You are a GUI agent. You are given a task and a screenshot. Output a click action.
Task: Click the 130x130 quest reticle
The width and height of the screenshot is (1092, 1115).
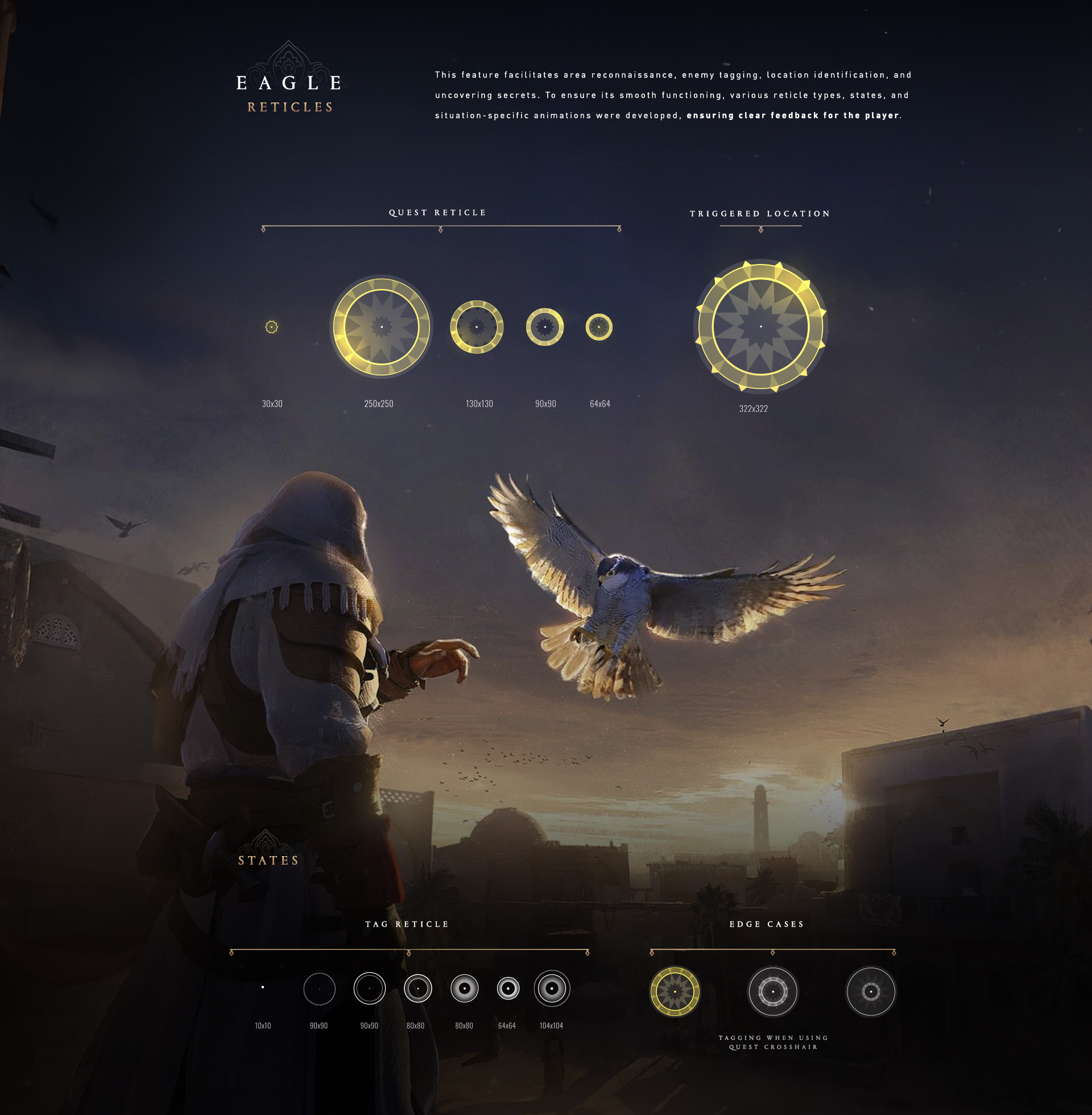[477, 327]
